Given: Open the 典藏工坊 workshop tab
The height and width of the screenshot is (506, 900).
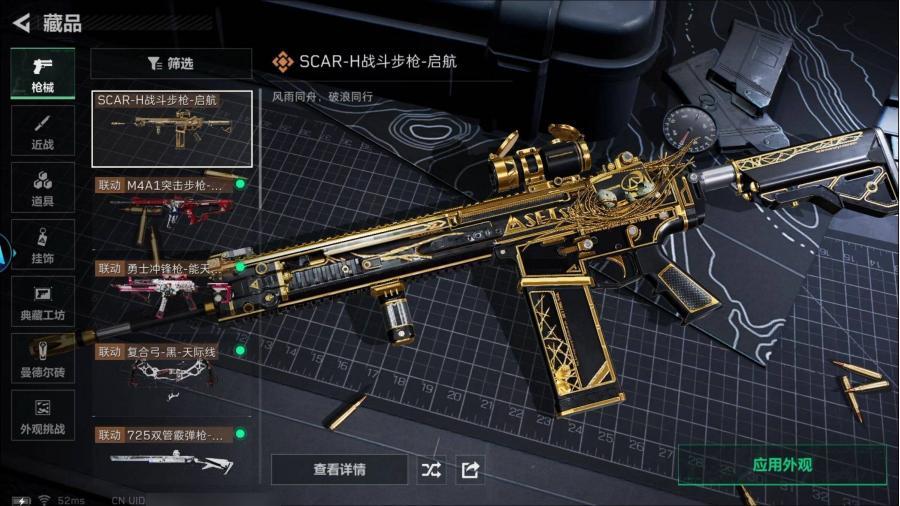Looking at the screenshot, I should point(43,302).
